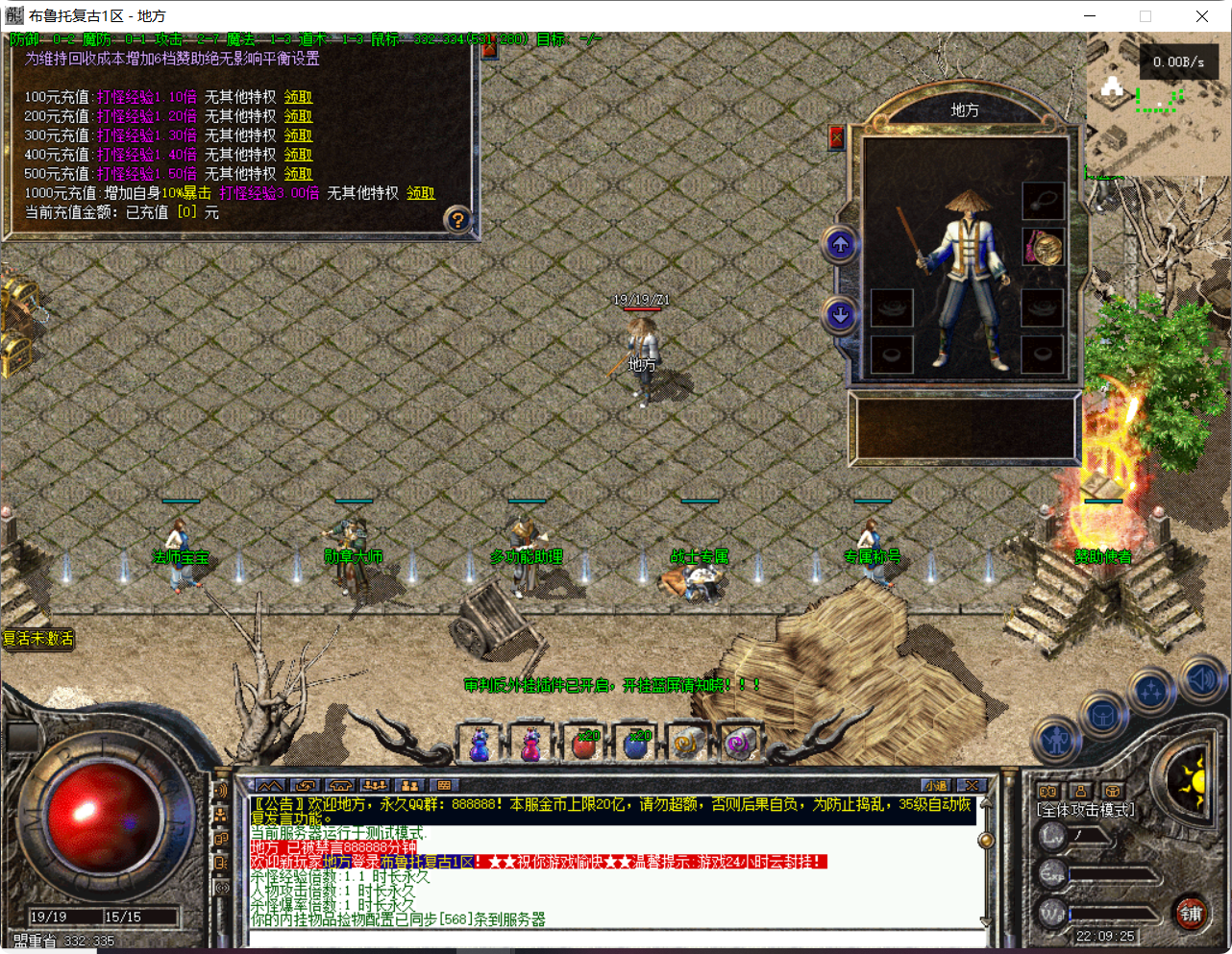The width and height of the screenshot is (1232, 954).
Task: Open the shop via the red 铺 icon
Action: 1192,915
